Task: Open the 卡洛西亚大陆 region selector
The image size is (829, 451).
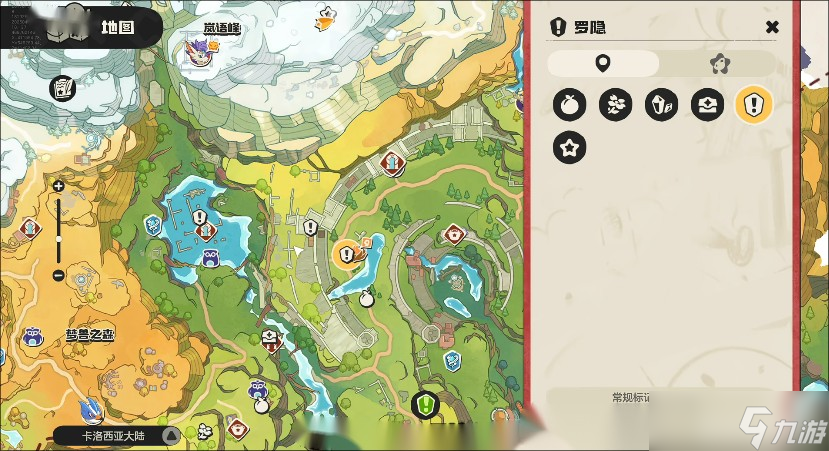Action: click(116, 436)
